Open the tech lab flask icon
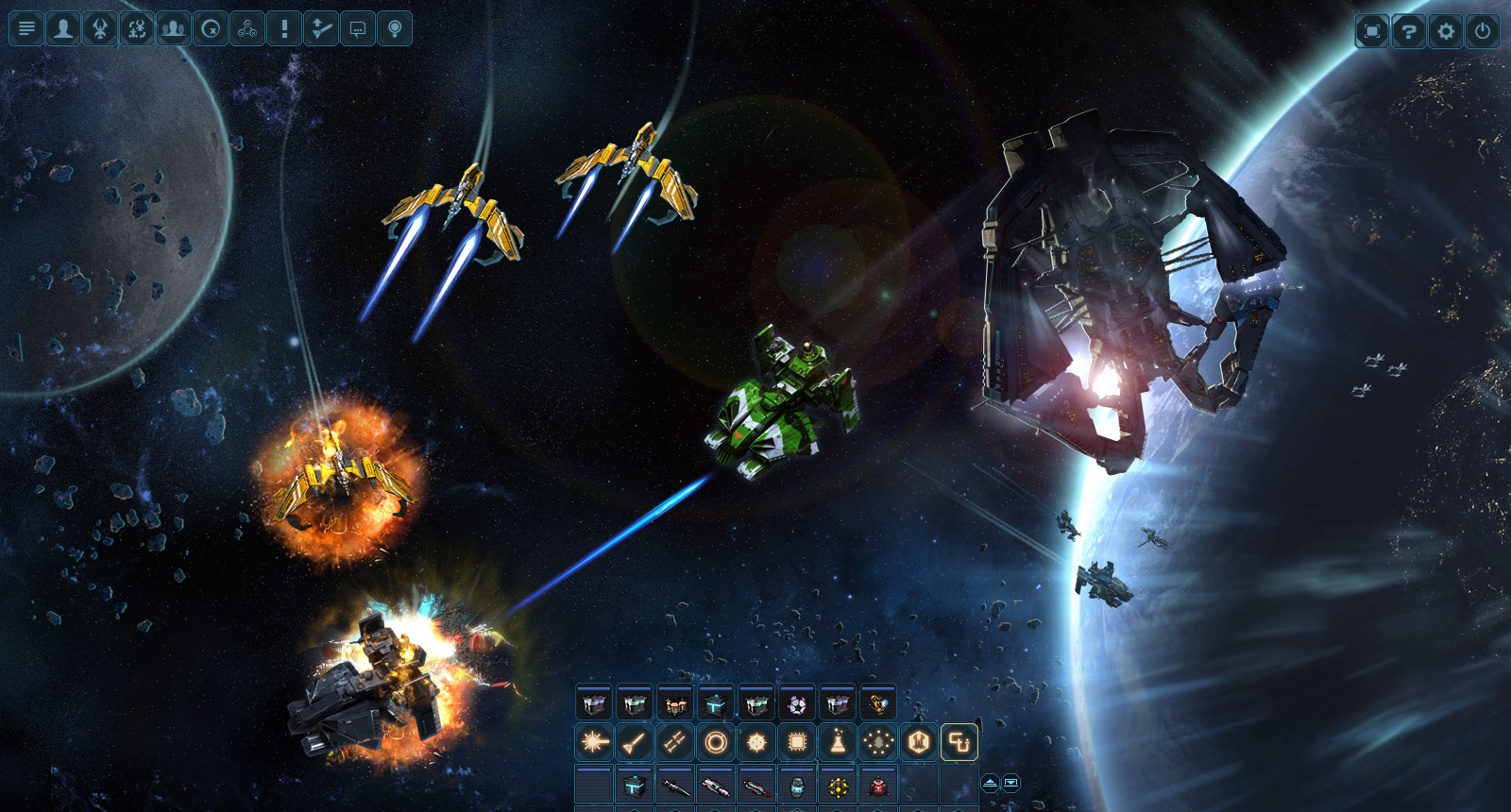This screenshot has height=812, width=1511. [839, 742]
